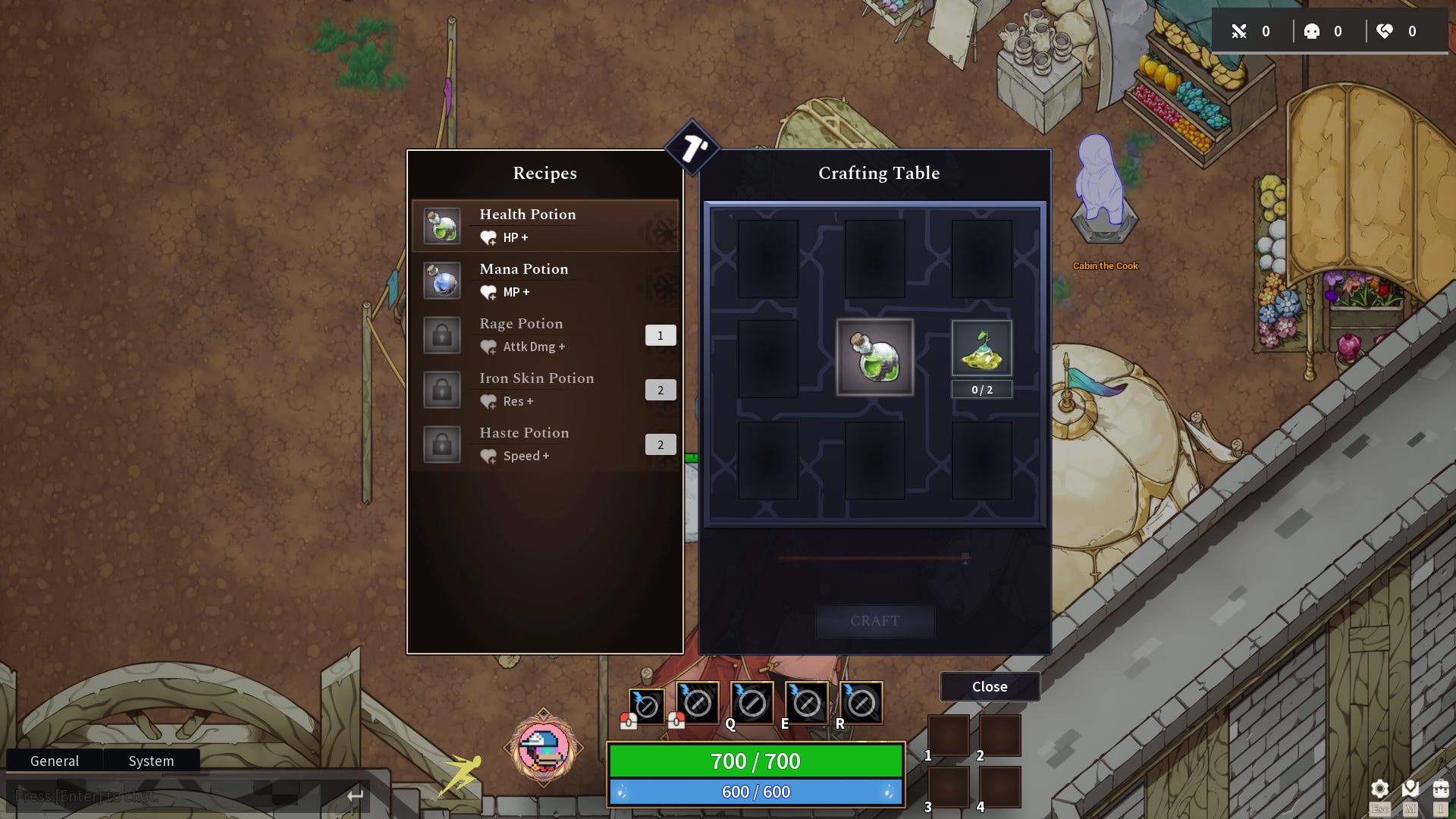Open settings with the gear icon
1456x819 pixels.
1380,789
